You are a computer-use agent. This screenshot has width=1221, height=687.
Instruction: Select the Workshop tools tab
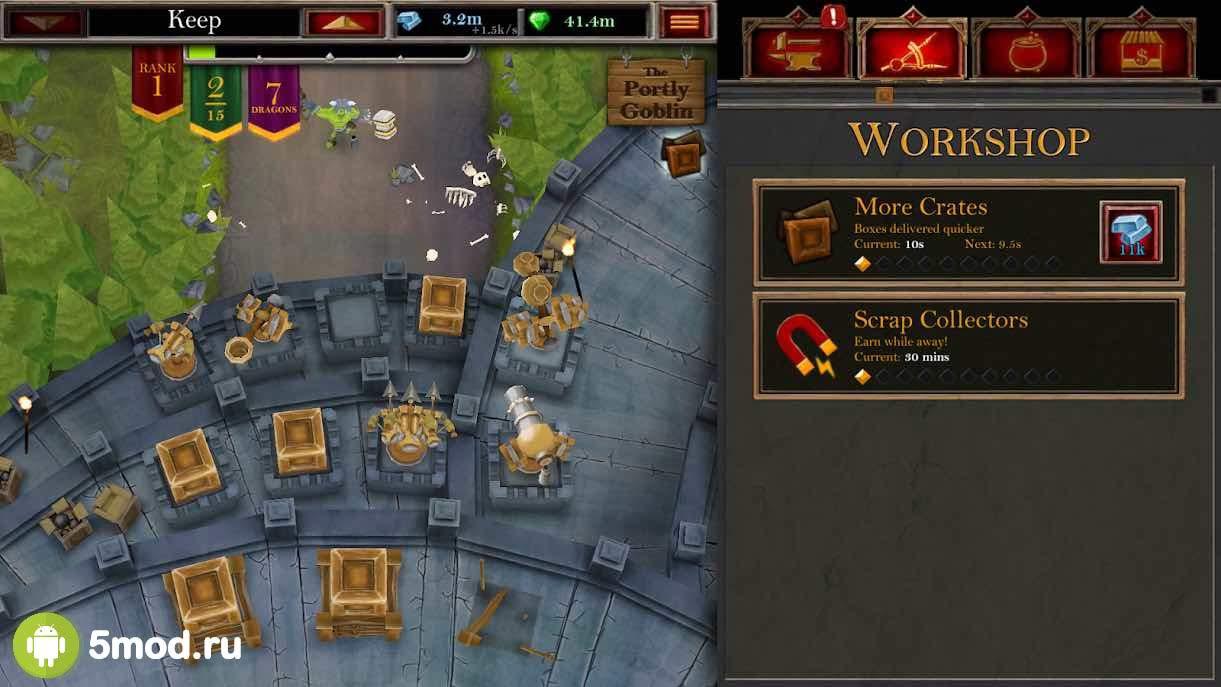click(x=910, y=48)
